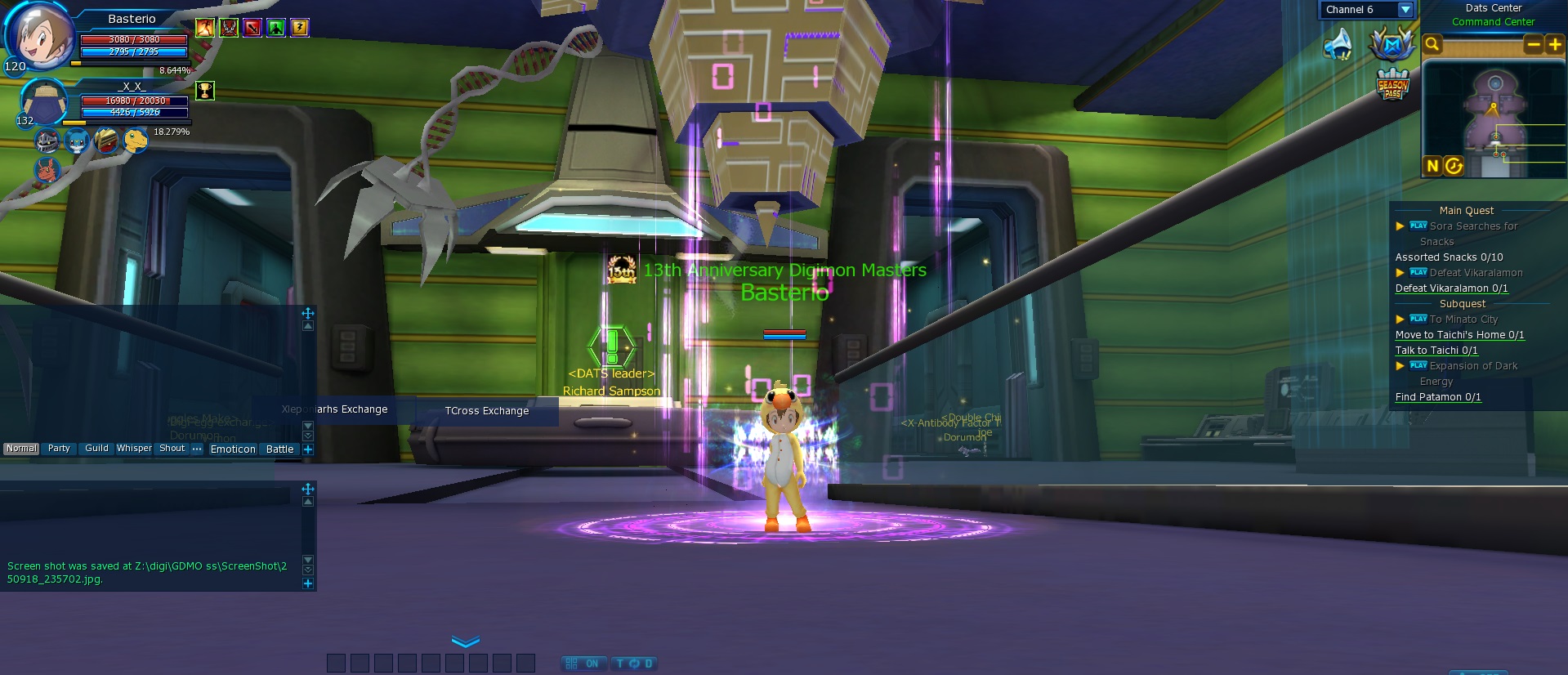Show the Battle chat tab
1568x675 pixels.
(x=279, y=449)
